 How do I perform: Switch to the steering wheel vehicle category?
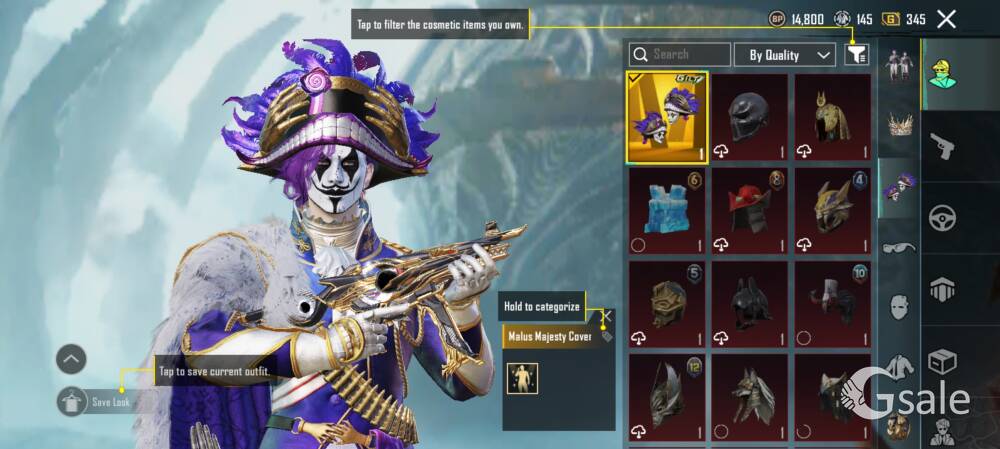pyautogui.click(x=942, y=217)
